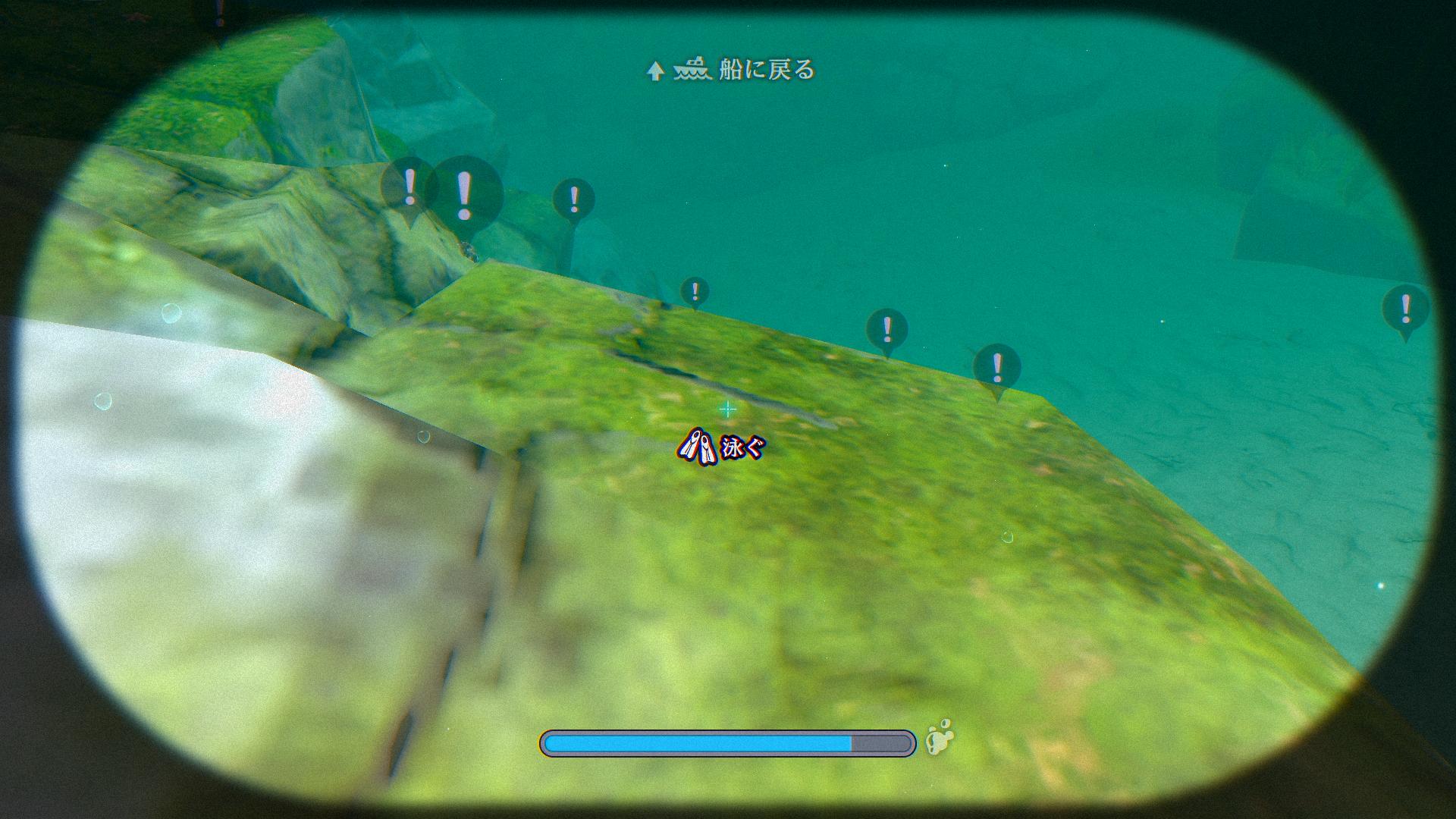The width and height of the screenshot is (1456, 819).
Task: Click the crosshair reticle at screen center
Action: 727,408
